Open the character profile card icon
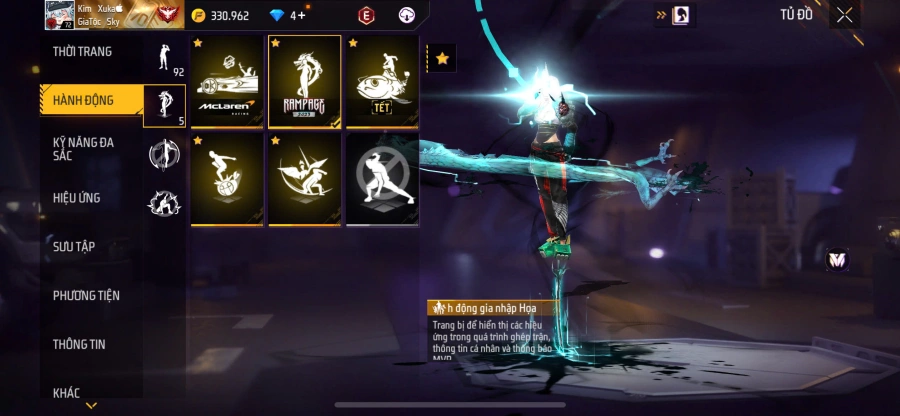The width and height of the screenshot is (900, 416). (680, 15)
